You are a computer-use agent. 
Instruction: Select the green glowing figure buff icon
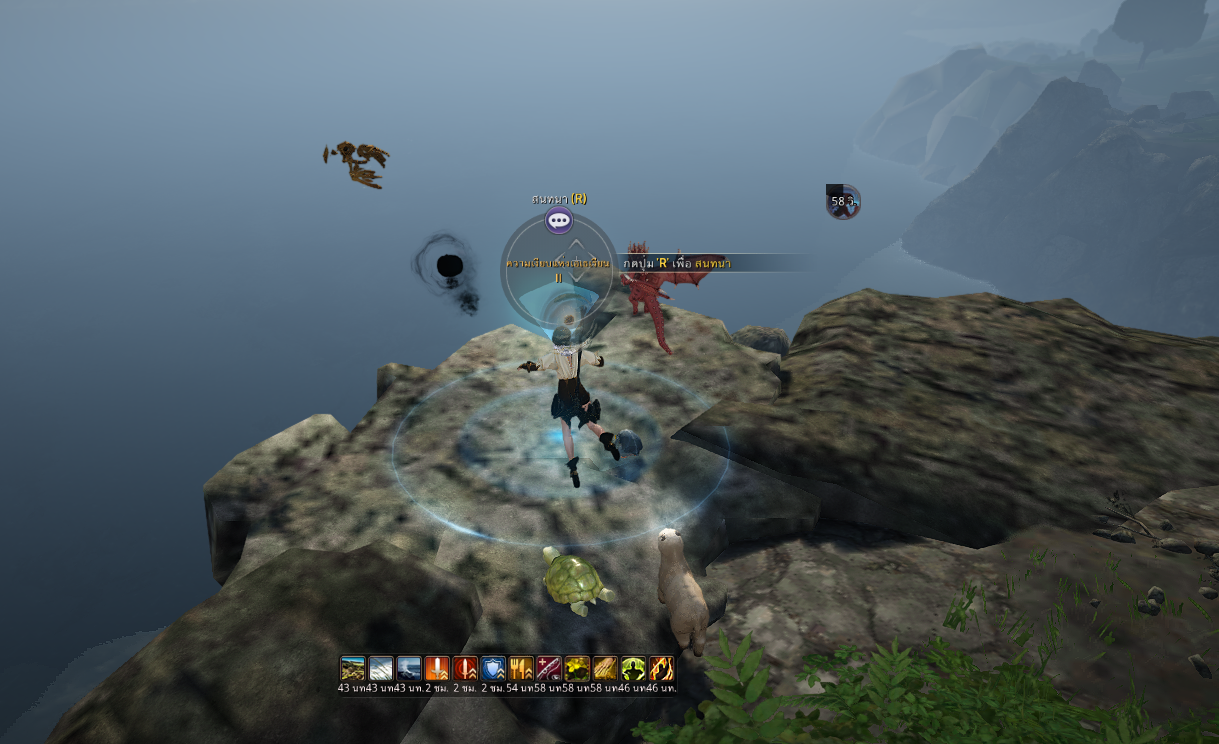tap(633, 668)
